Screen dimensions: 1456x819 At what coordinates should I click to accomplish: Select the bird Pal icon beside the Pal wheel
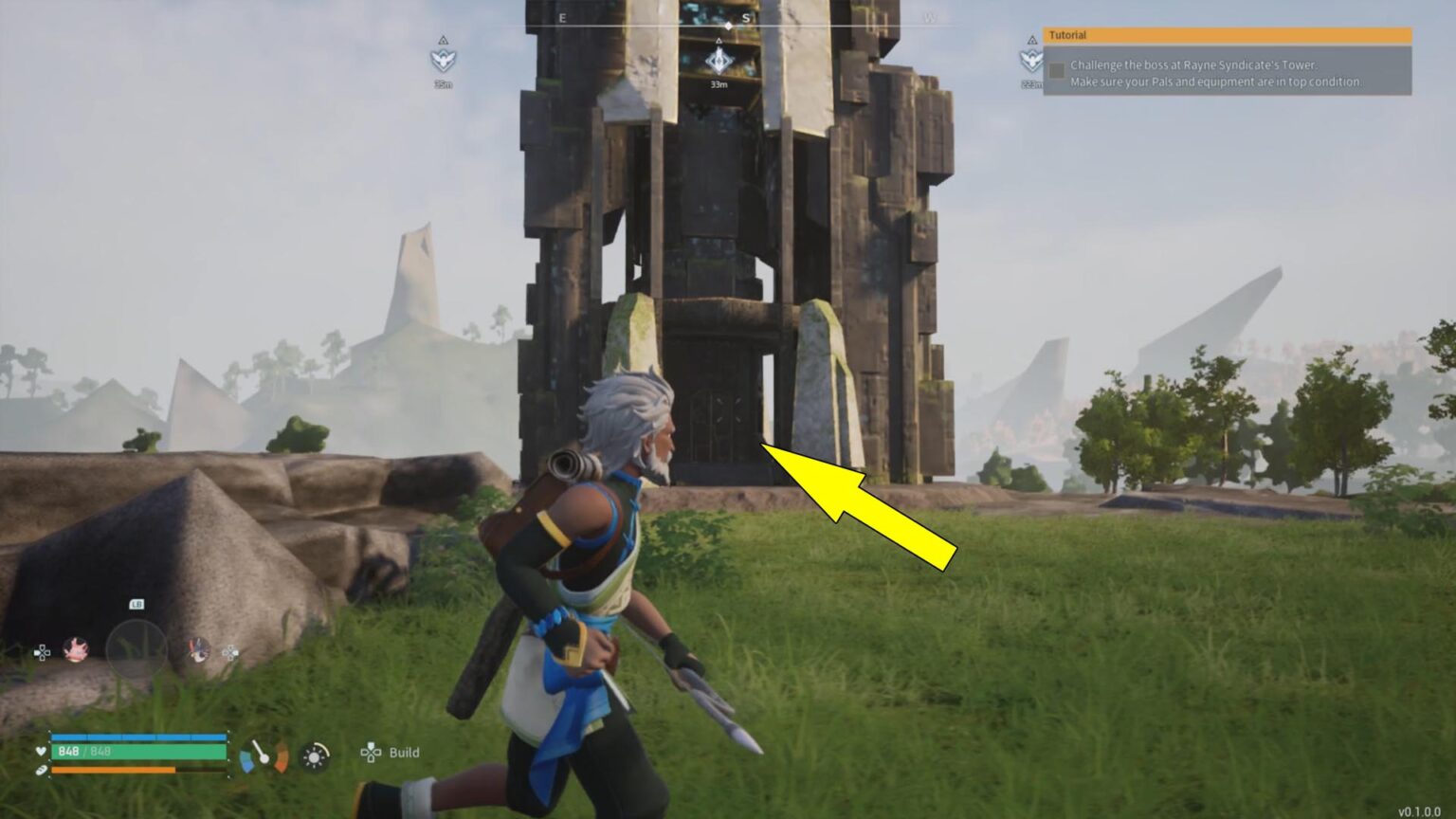(x=199, y=650)
